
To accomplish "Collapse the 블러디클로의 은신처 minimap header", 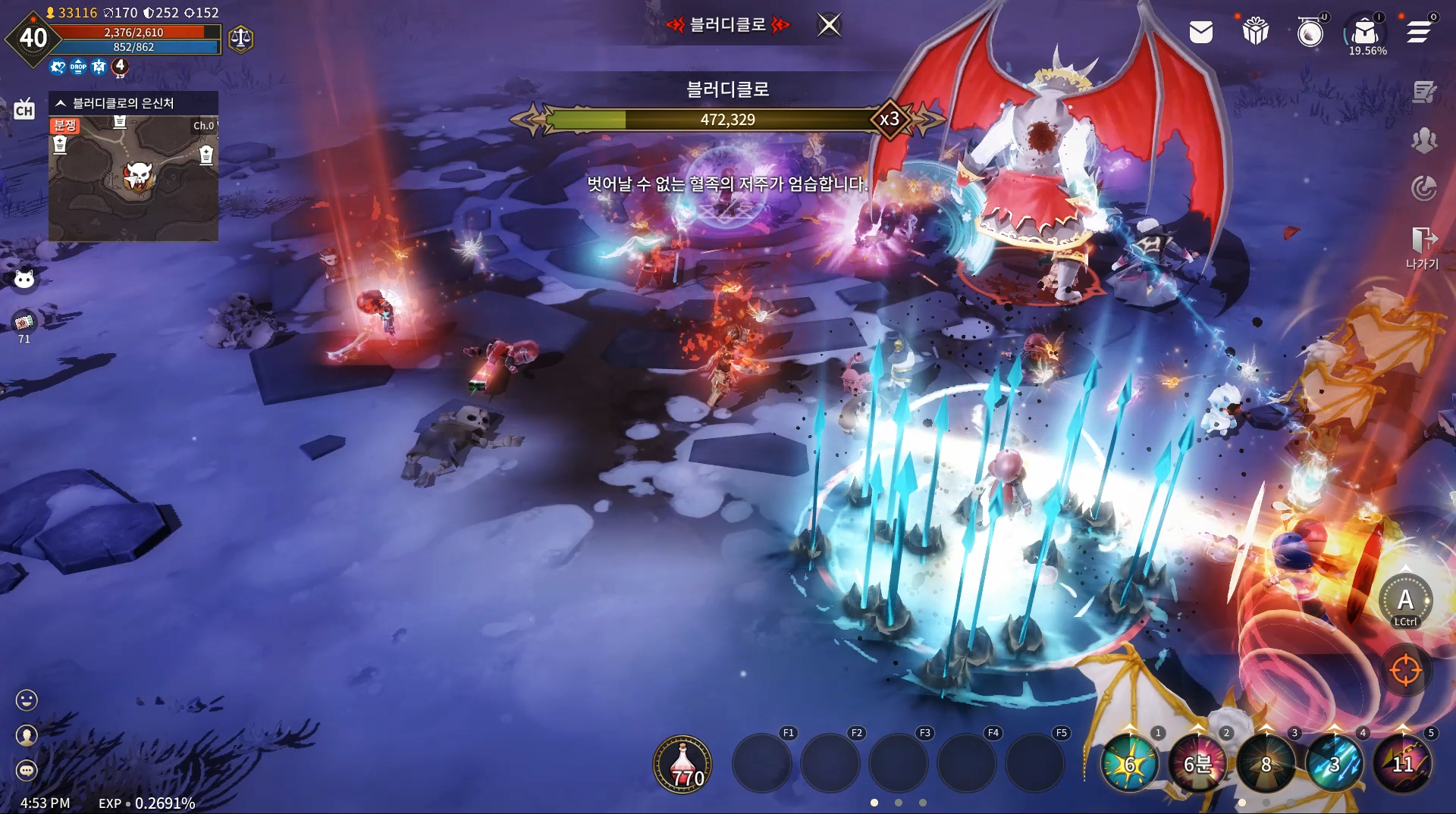I will coord(61,103).
